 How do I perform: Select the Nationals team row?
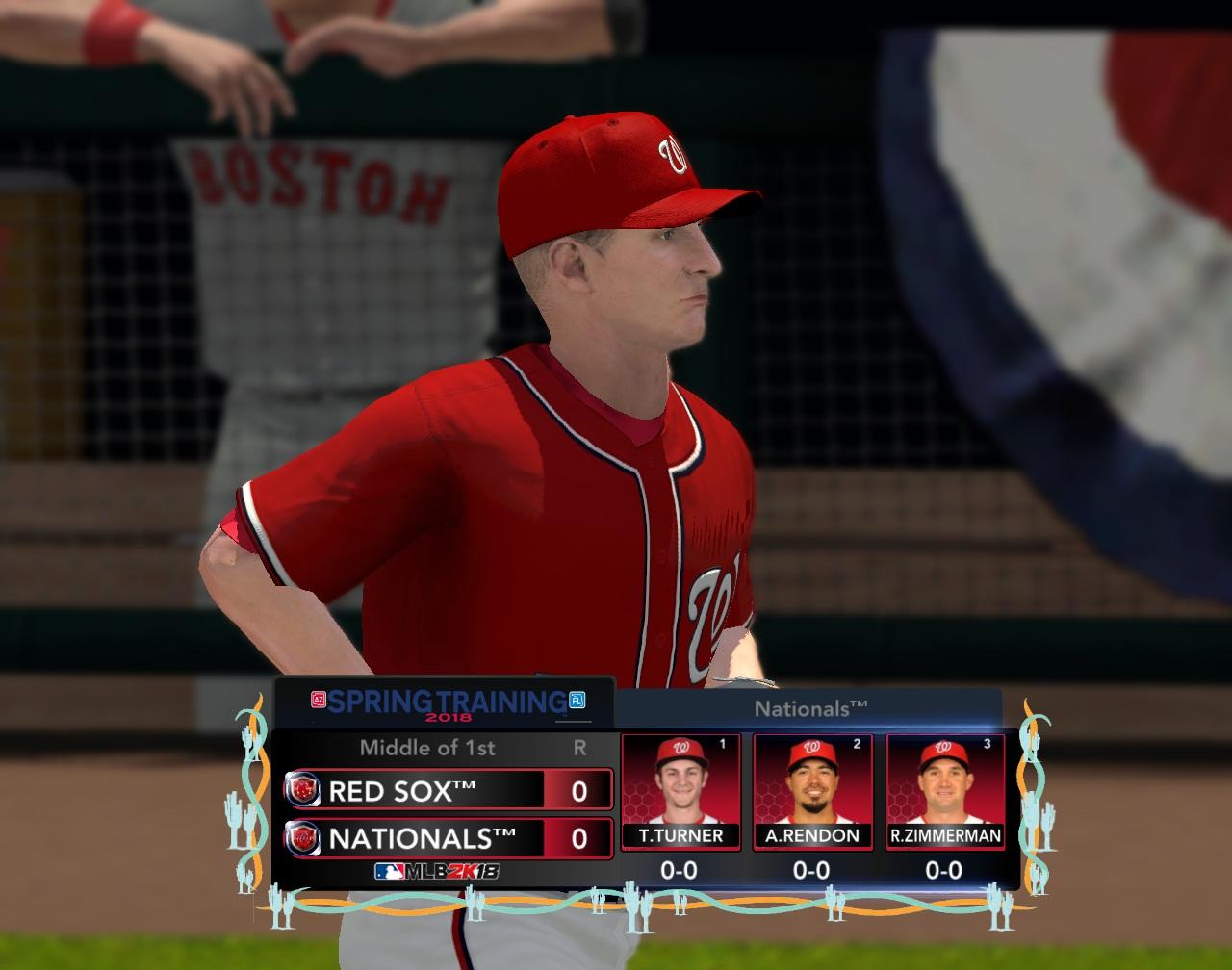point(448,838)
